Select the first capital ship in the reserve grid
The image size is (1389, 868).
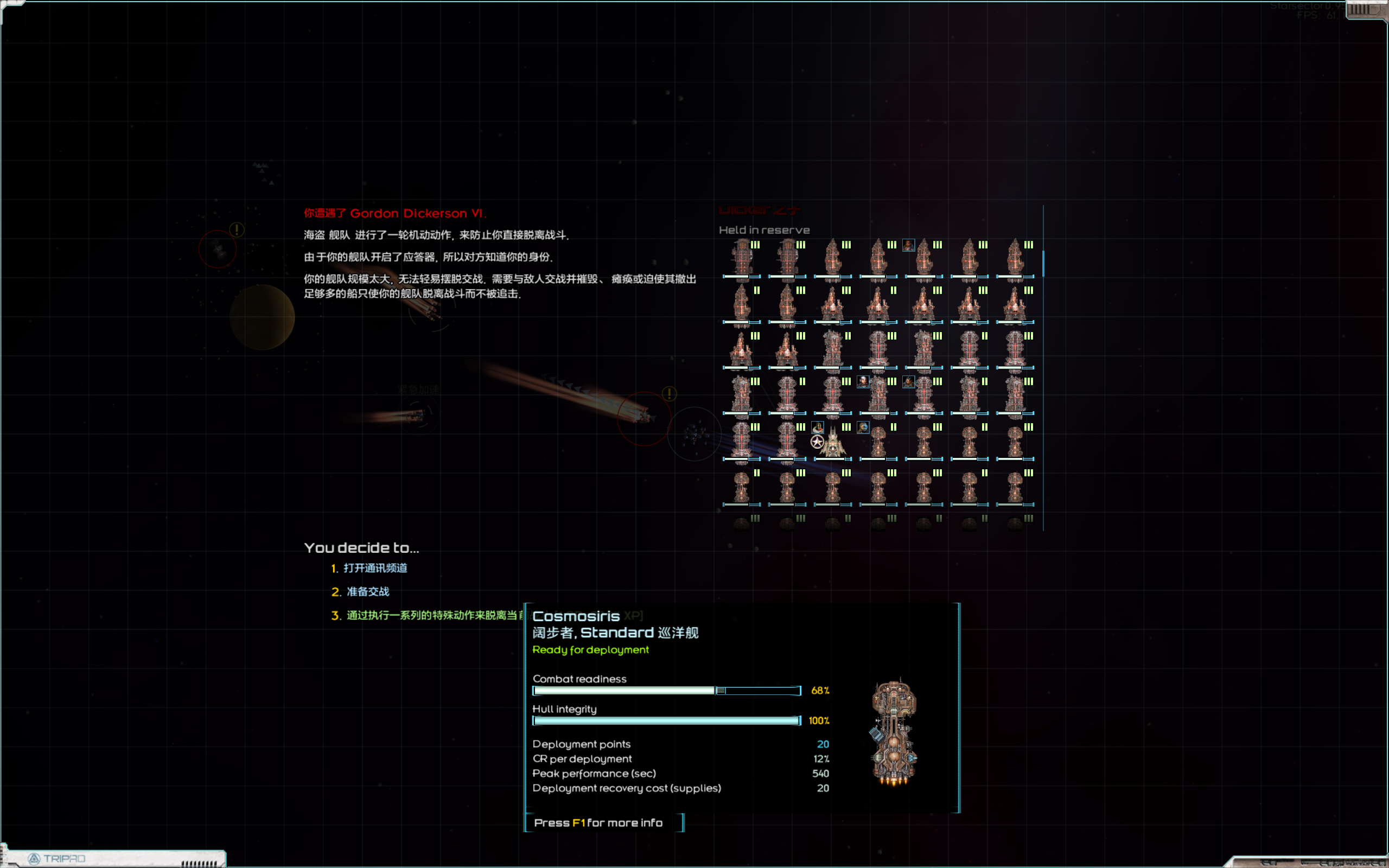(742, 258)
